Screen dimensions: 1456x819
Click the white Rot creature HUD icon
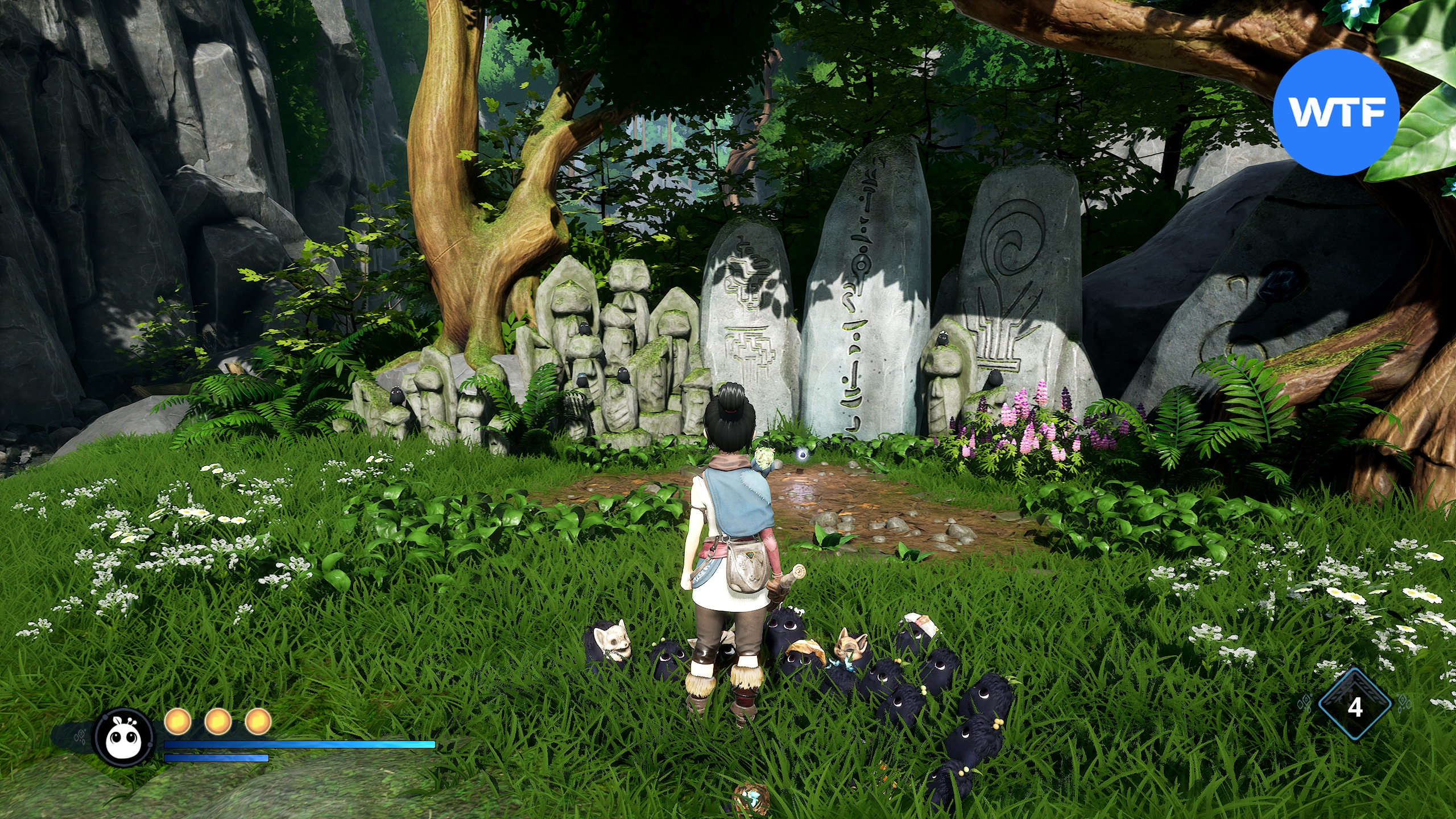(124, 737)
